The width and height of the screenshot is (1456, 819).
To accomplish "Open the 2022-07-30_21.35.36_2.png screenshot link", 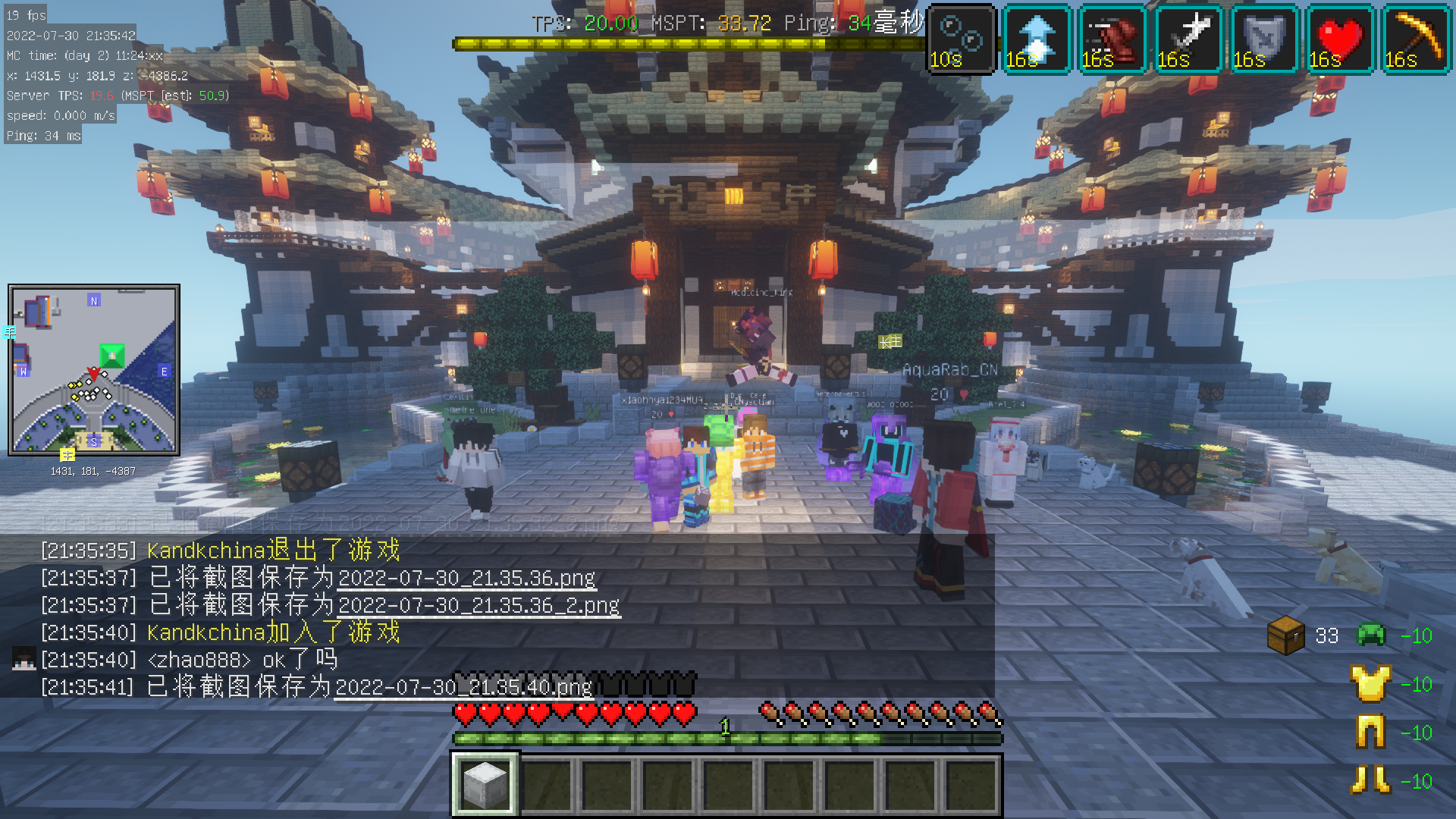I will (479, 606).
